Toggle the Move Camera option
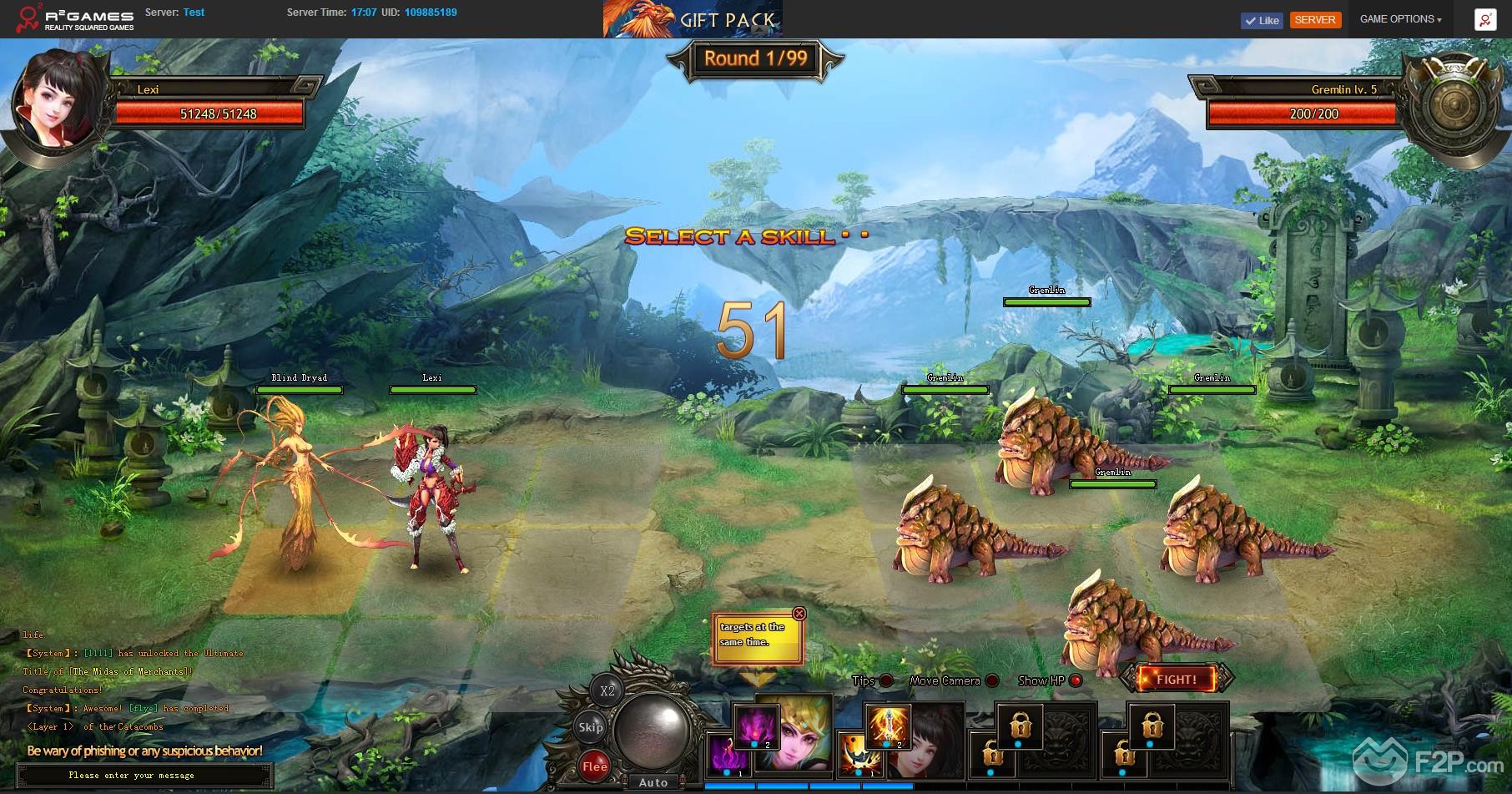The height and width of the screenshot is (794, 1512). point(991,680)
